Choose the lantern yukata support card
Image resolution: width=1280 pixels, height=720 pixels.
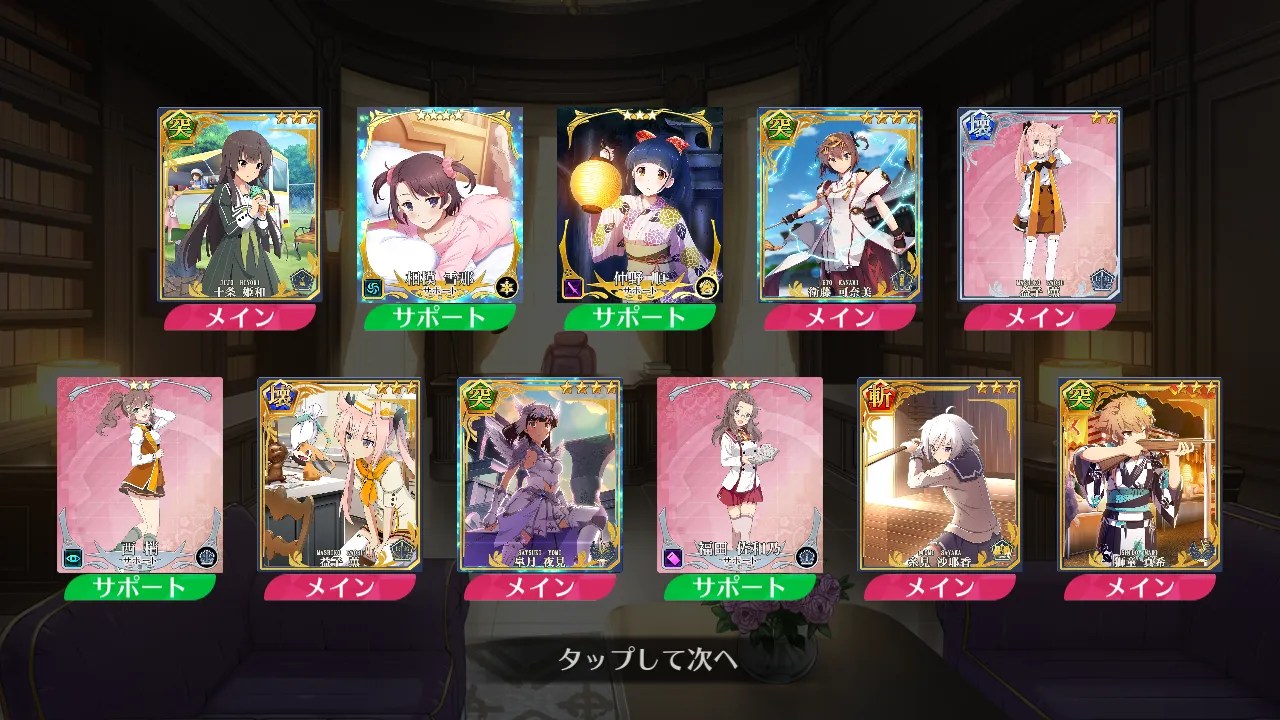640,205
